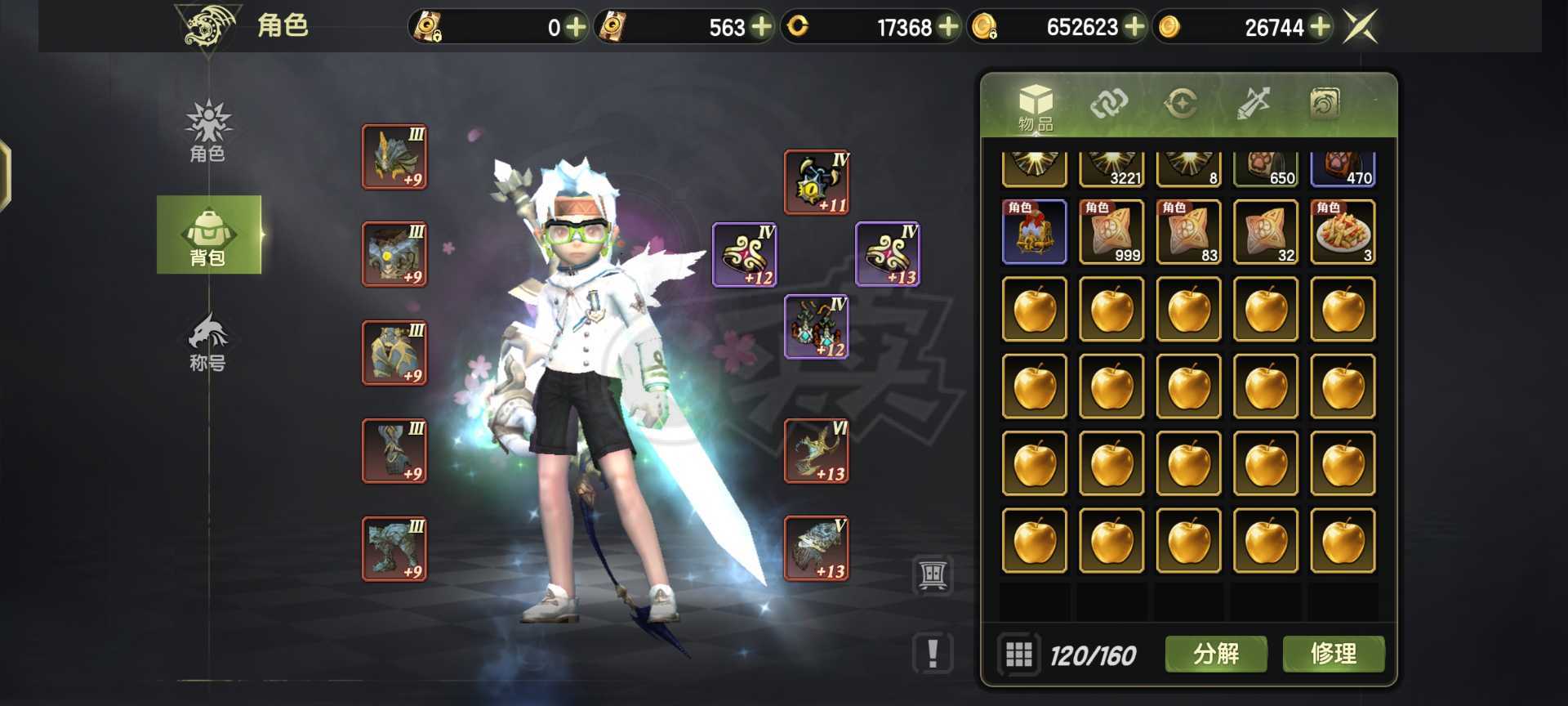Select the treasure chest item in the bag
The width and height of the screenshot is (1568, 706).
pos(1034,232)
